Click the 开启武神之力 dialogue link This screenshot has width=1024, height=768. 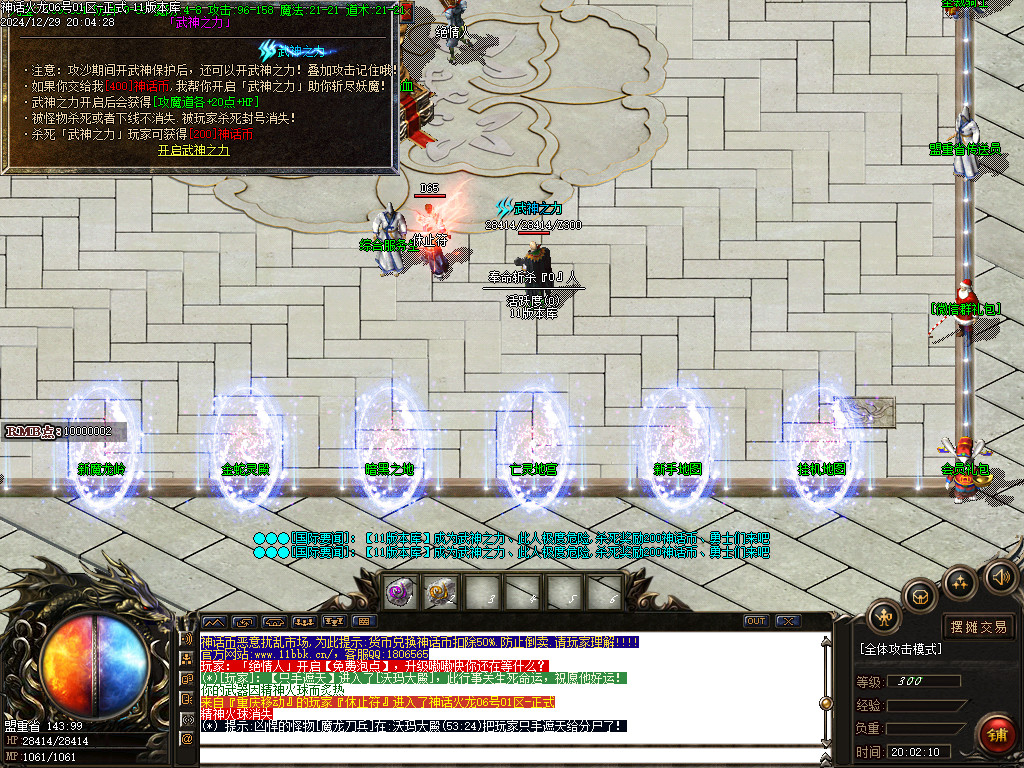tap(194, 150)
